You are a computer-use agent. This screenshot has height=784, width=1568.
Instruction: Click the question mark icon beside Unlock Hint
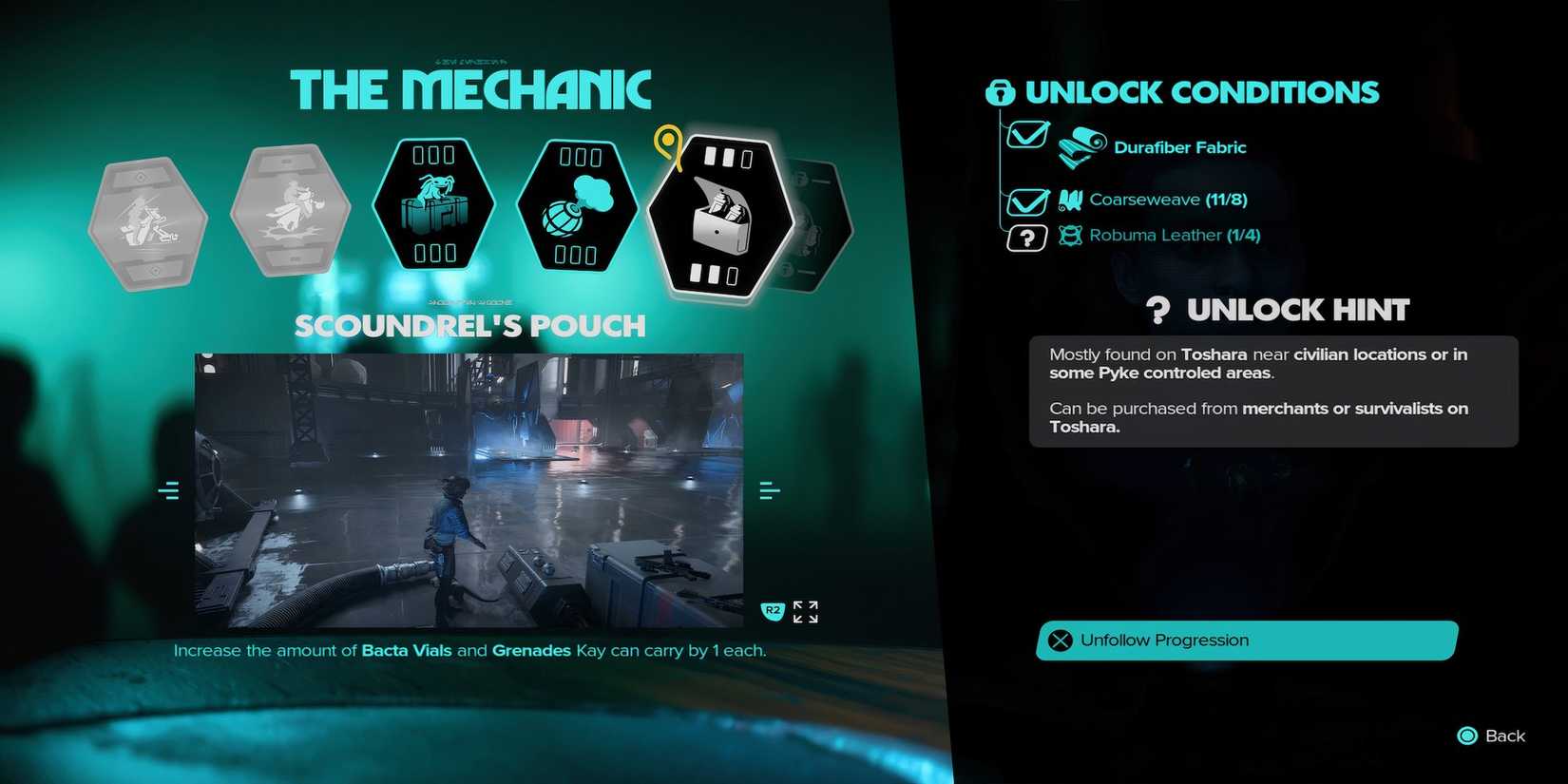[x=1157, y=310]
